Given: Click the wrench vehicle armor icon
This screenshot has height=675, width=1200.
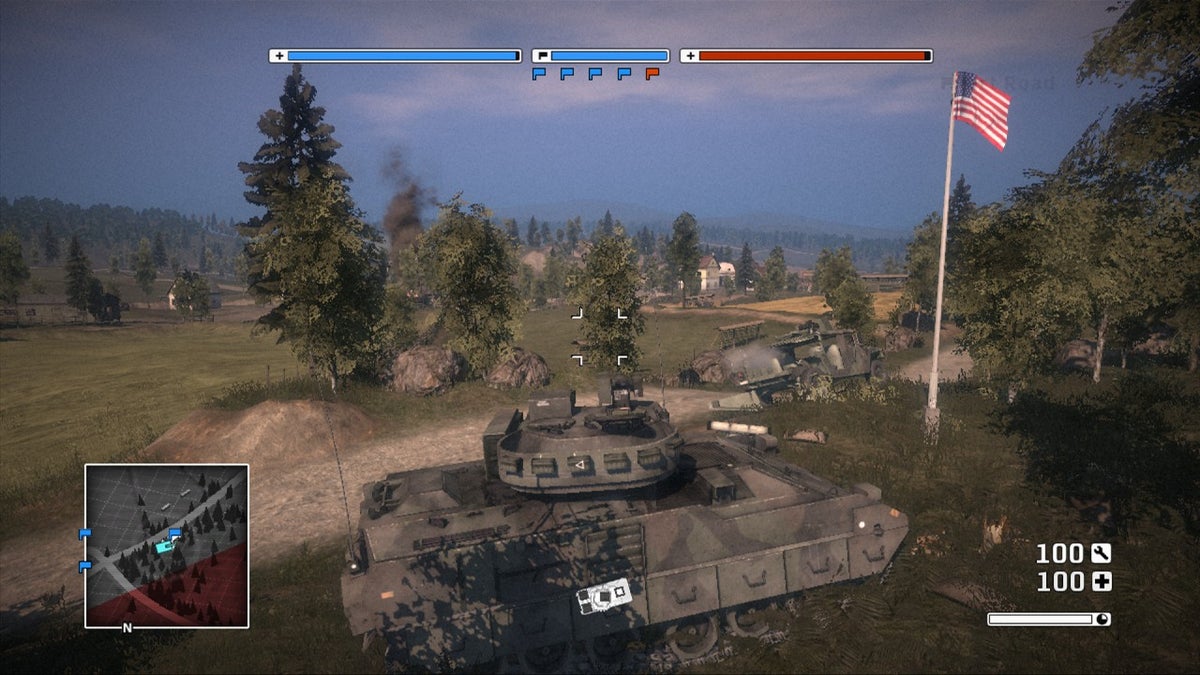Looking at the screenshot, I should (1101, 553).
